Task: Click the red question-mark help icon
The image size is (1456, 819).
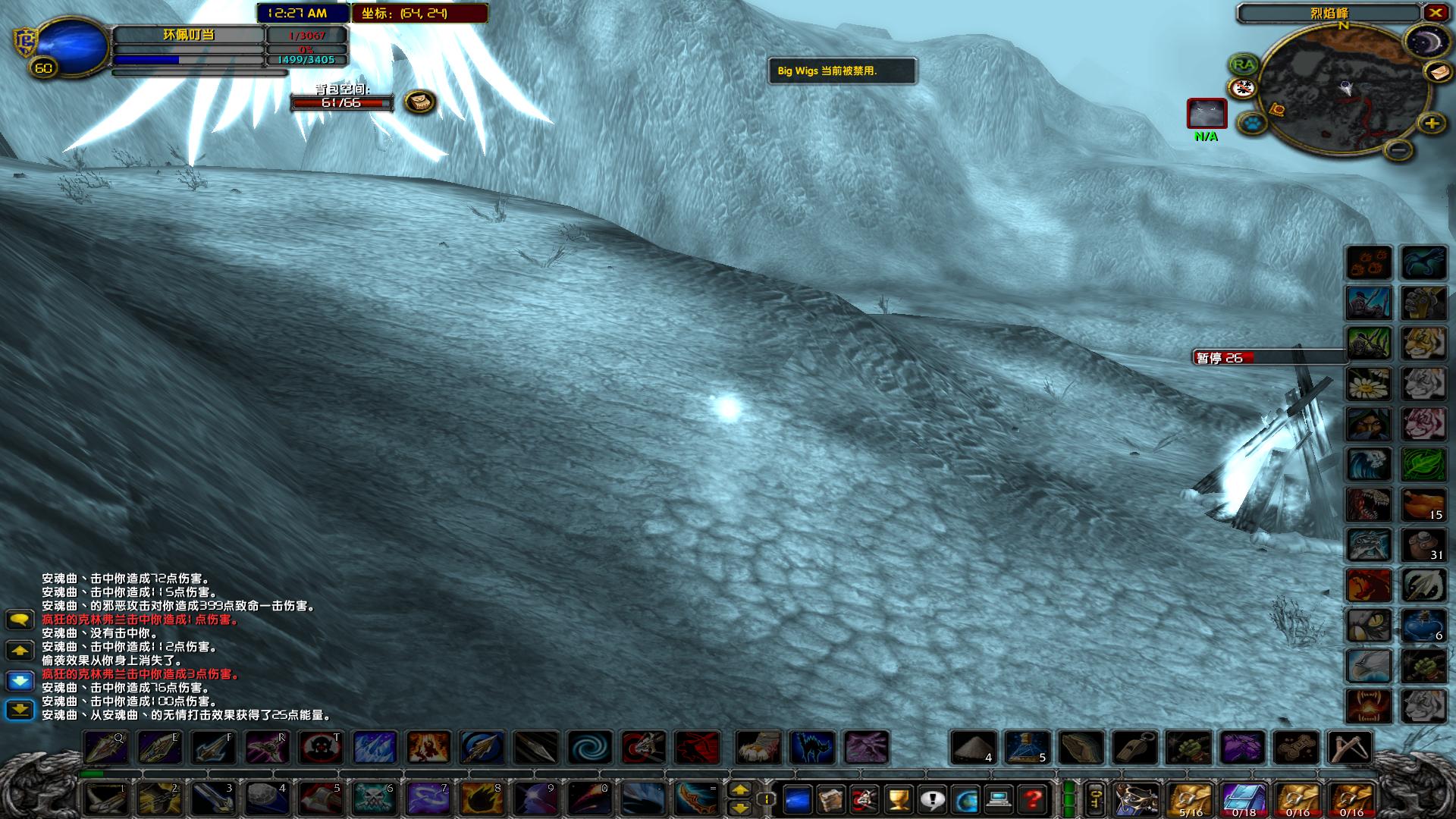Action: pyautogui.click(x=1032, y=800)
